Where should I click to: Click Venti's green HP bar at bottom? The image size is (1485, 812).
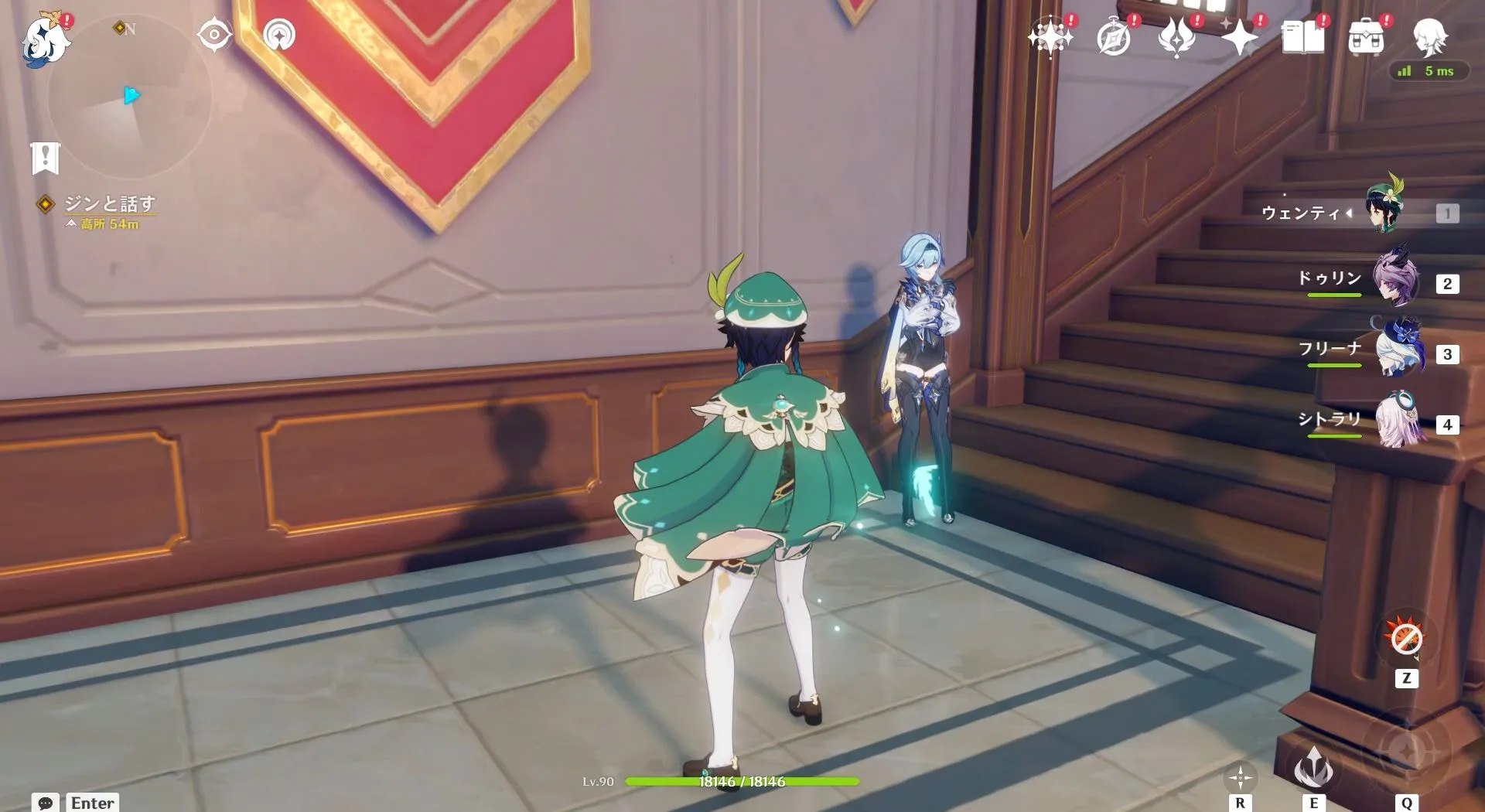(742, 782)
